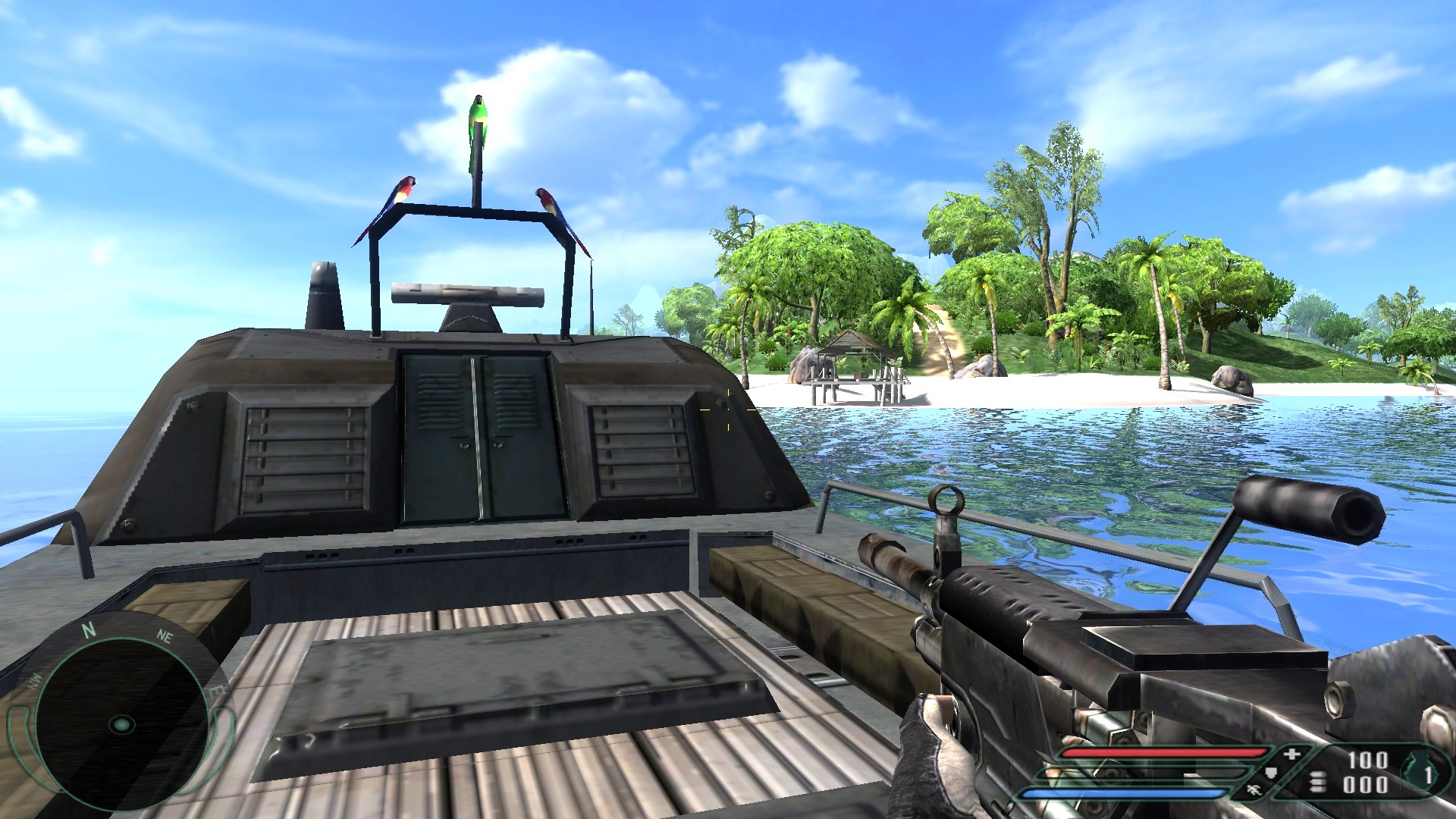Click the health cross icon on the HUD
The image size is (1456, 819).
click(x=1291, y=754)
